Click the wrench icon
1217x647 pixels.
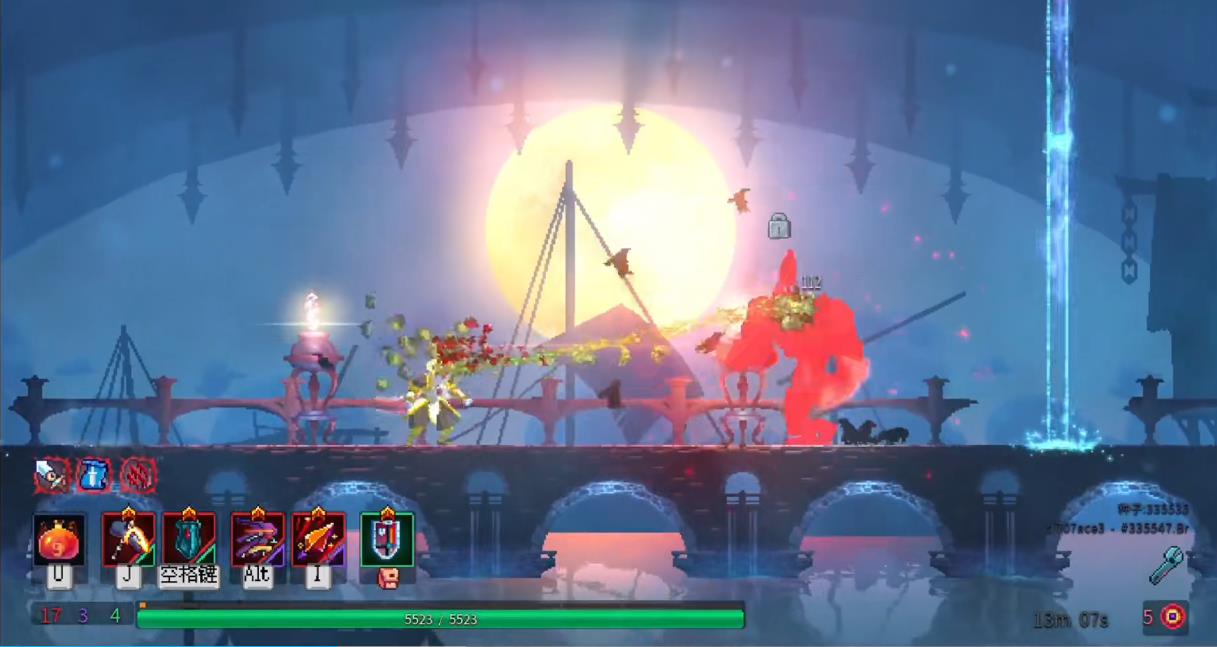(1166, 566)
